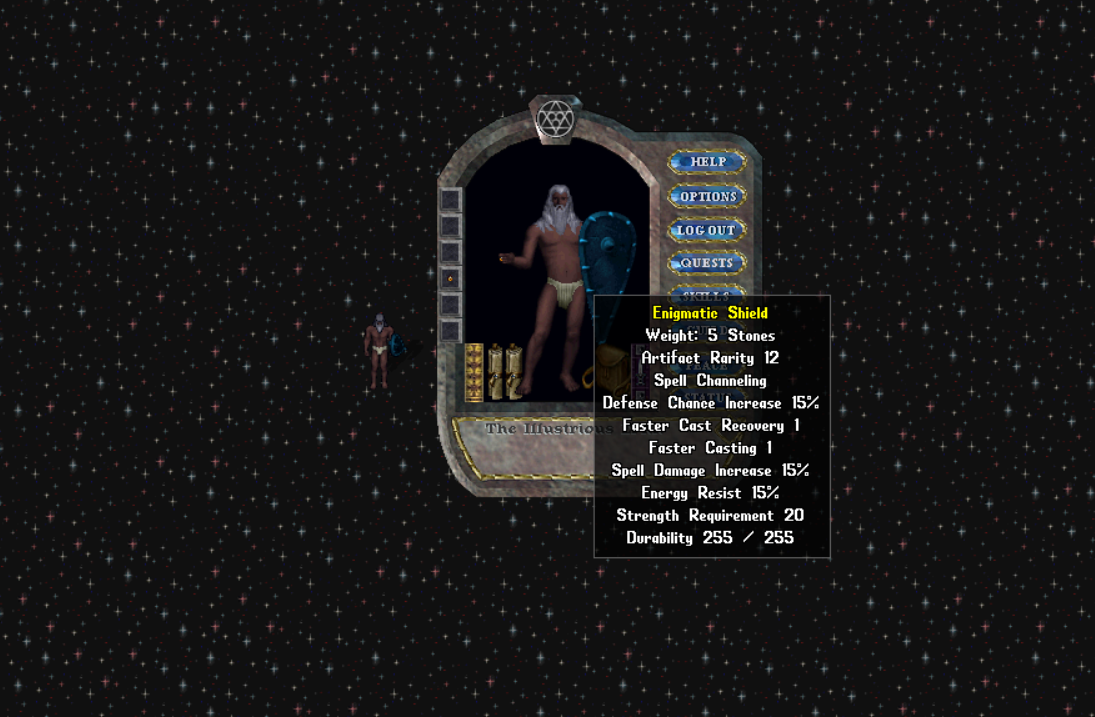Open the backpack on the paperdoll

pos(608,371)
